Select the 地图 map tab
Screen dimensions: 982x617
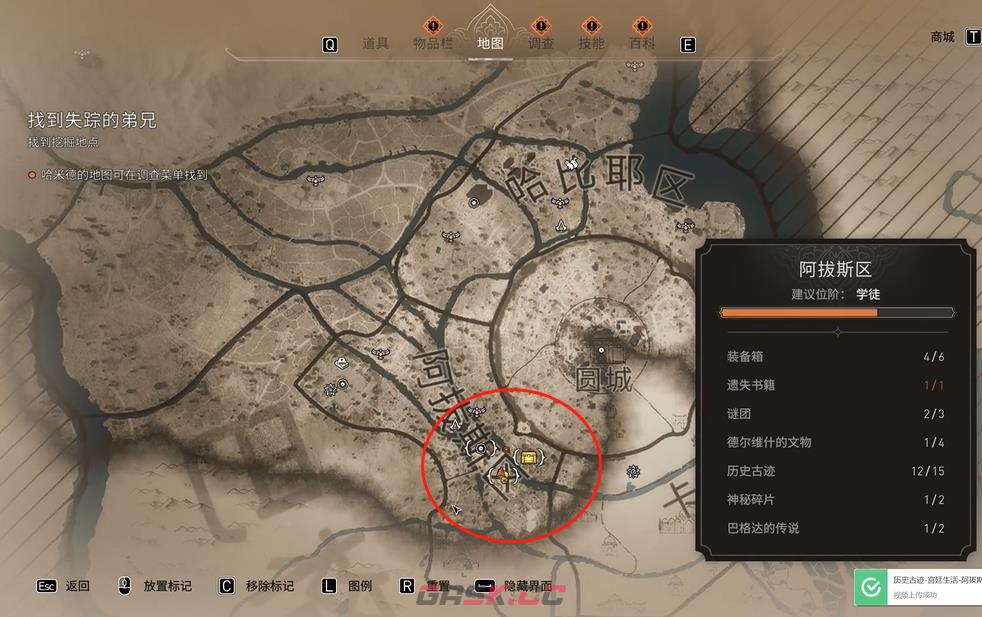(x=490, y=43)
